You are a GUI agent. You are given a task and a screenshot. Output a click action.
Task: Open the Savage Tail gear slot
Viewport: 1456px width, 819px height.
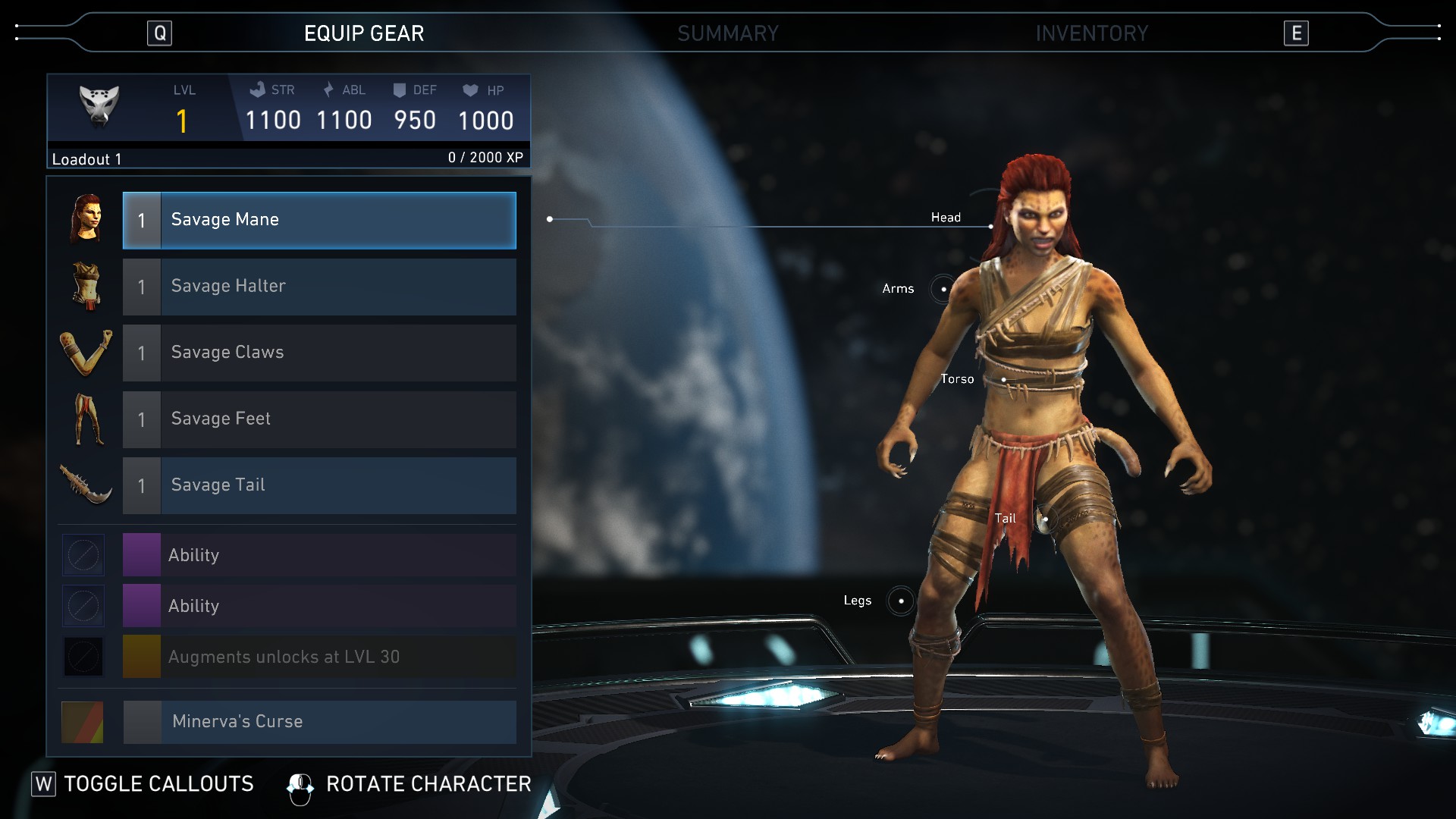click(319, 485)
